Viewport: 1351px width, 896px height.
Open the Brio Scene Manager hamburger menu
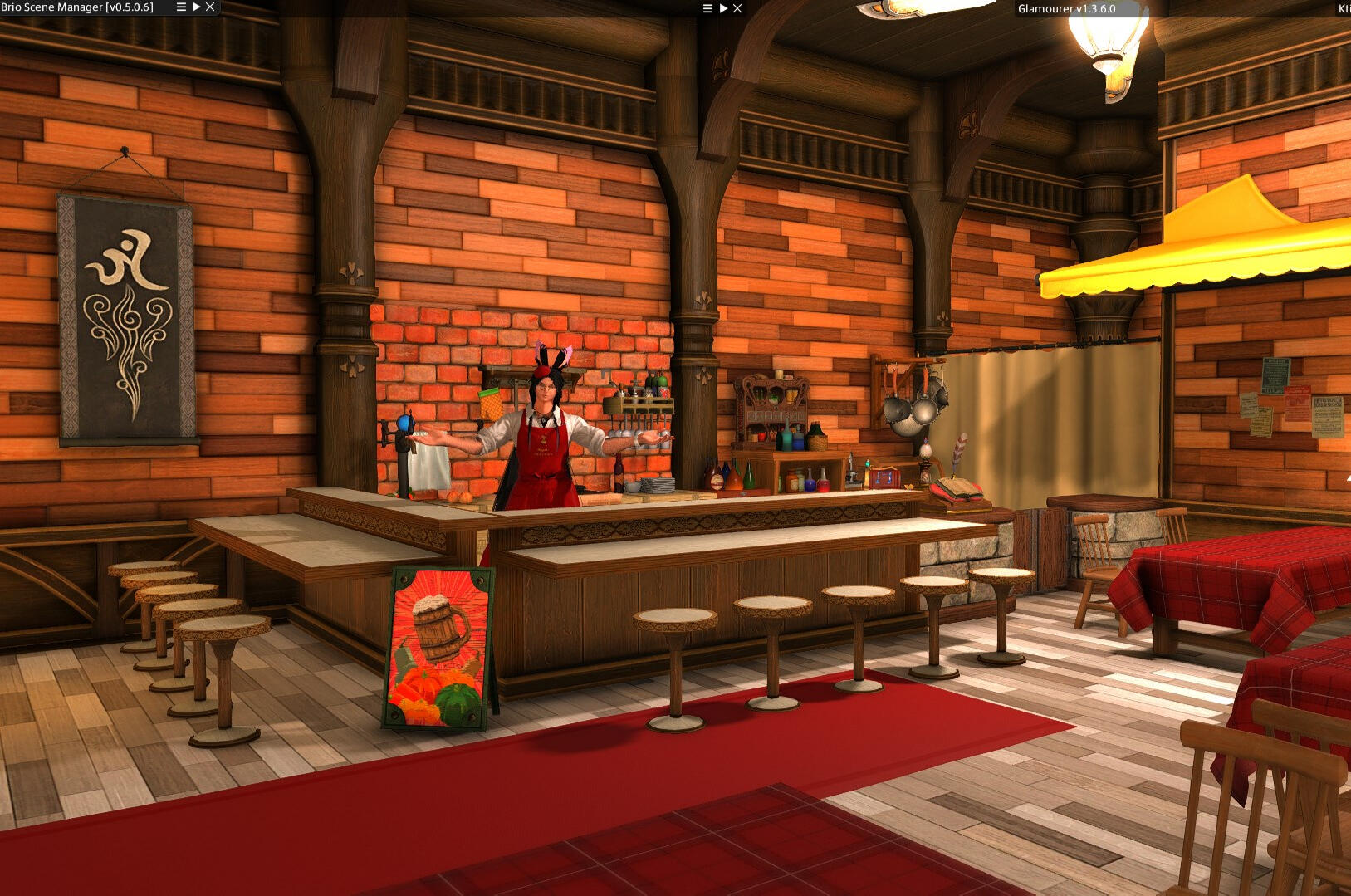click(x=181, y=7)
